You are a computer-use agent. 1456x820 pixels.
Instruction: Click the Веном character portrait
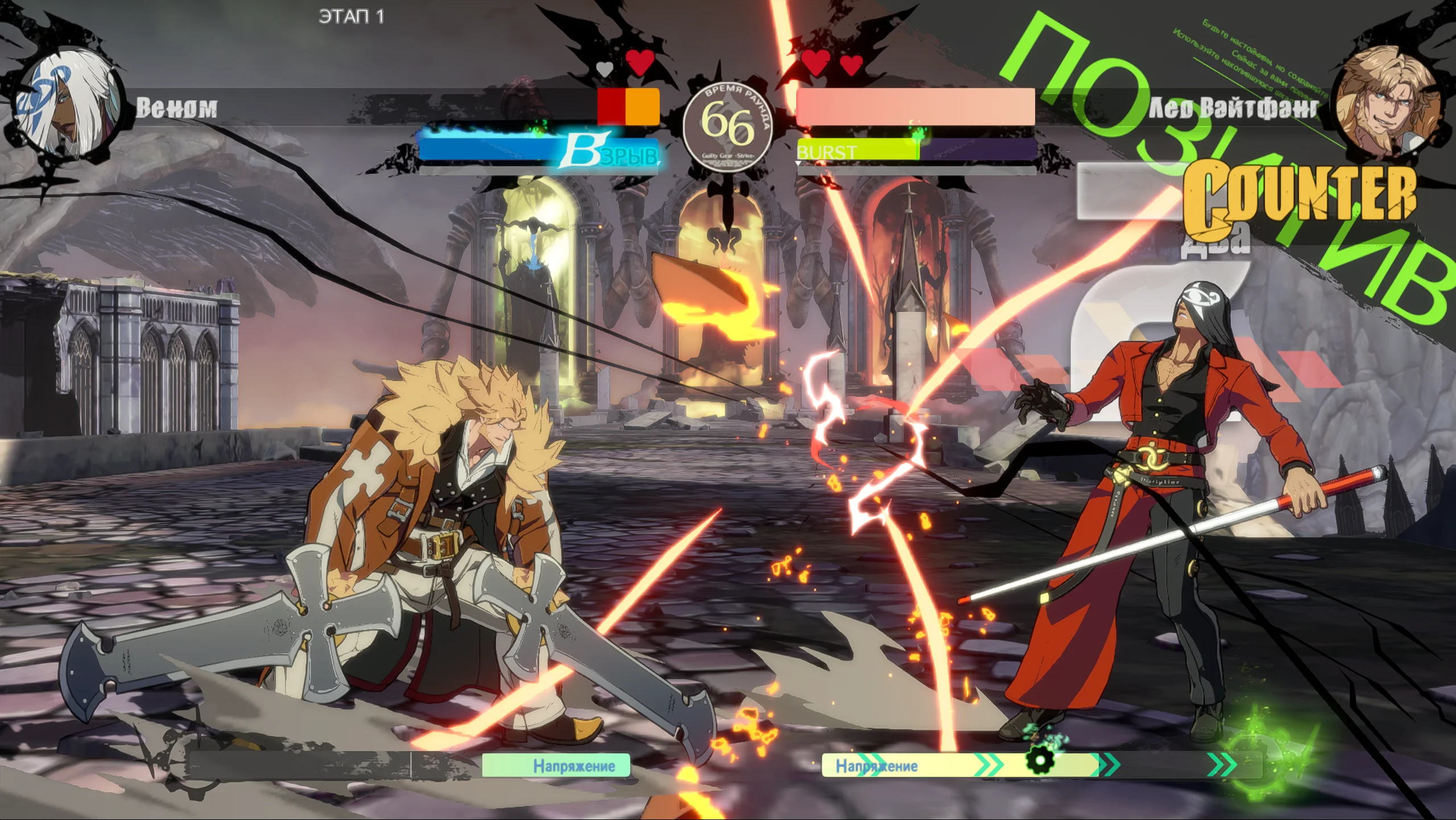(67, 107)
